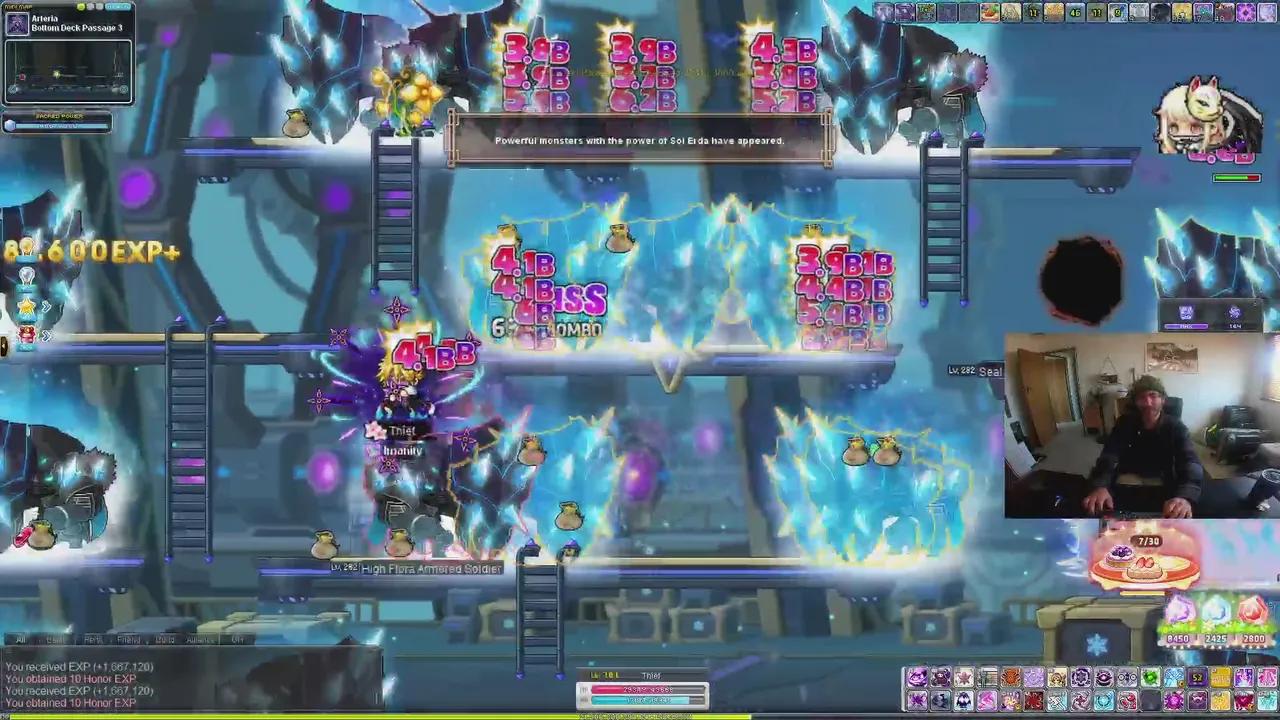Switch to the Friend chat tab
Image resolution: width=1280 pixels, height=720 pixels.
tap(128, 640)
